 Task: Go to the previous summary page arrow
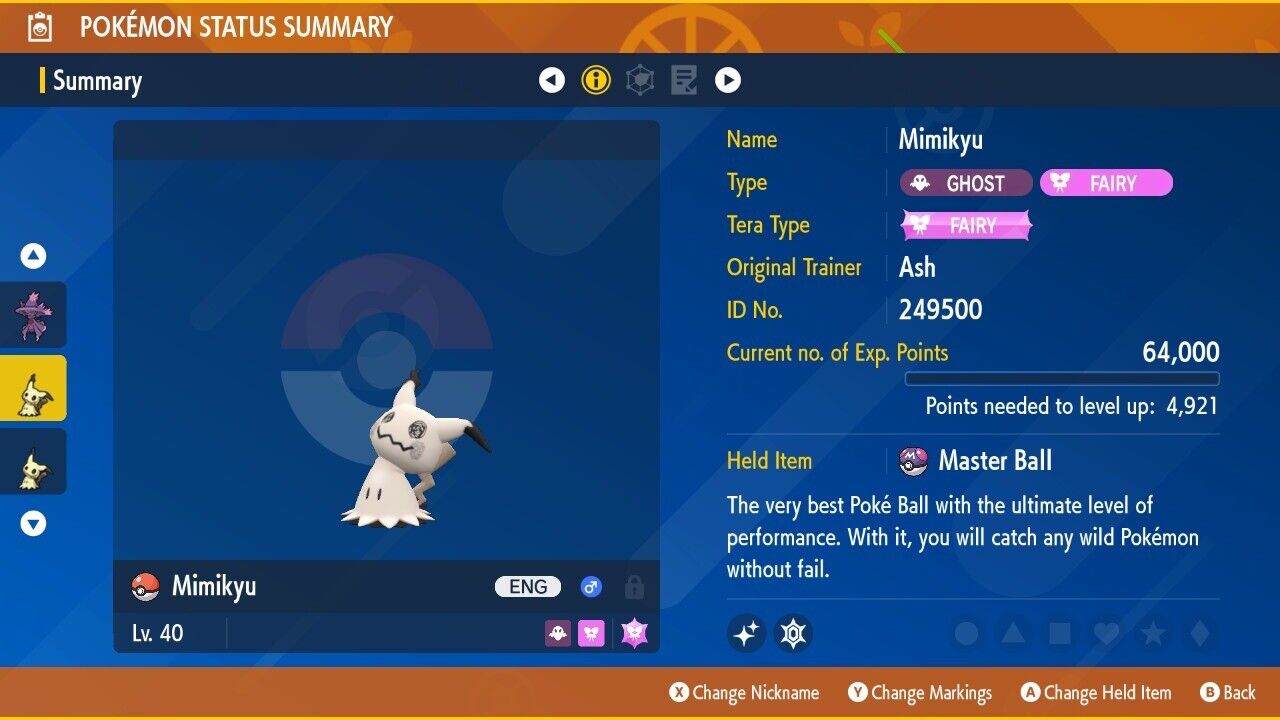point(552,80)
